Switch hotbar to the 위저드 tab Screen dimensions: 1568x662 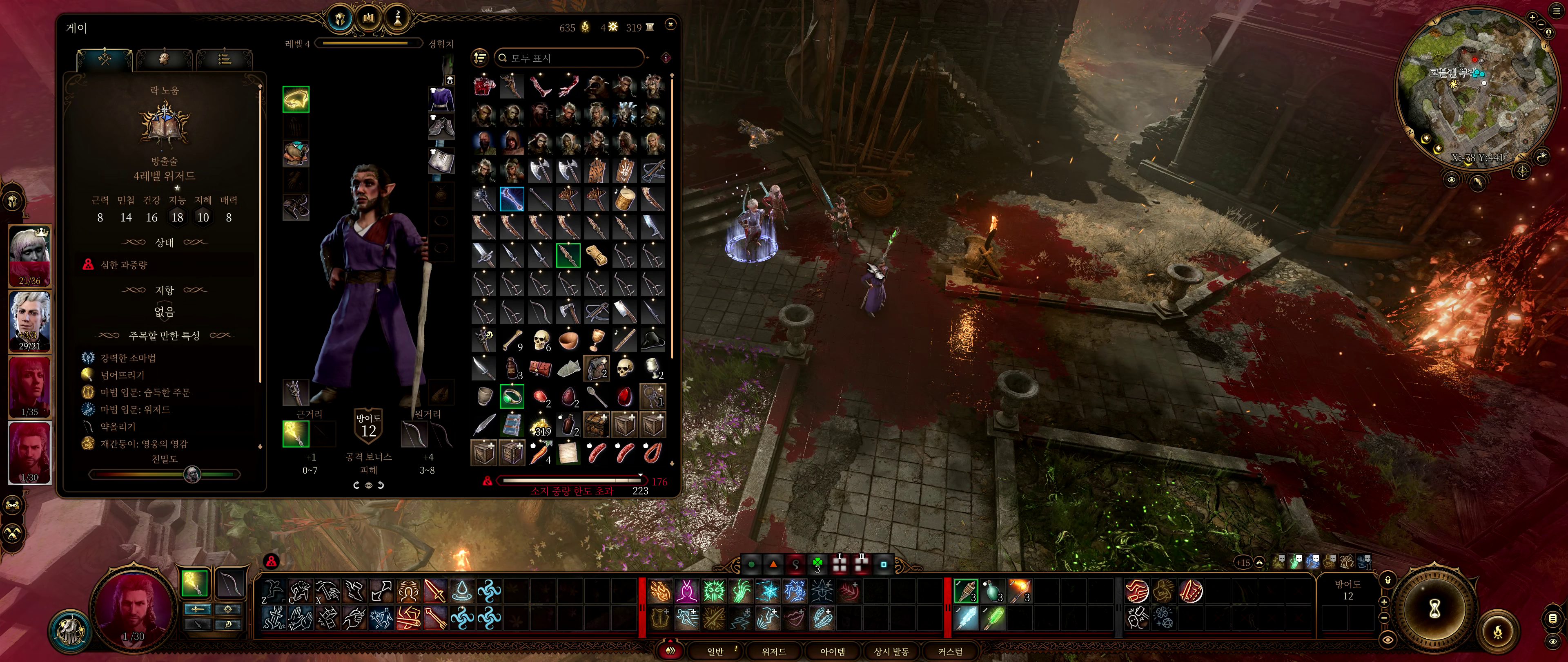click(774, 651)
